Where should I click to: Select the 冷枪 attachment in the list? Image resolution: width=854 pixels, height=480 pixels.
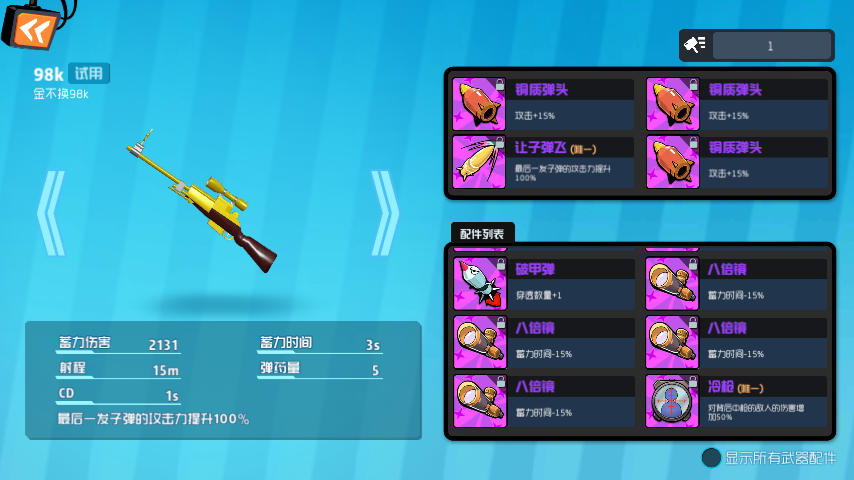click(x=737, y=400)
